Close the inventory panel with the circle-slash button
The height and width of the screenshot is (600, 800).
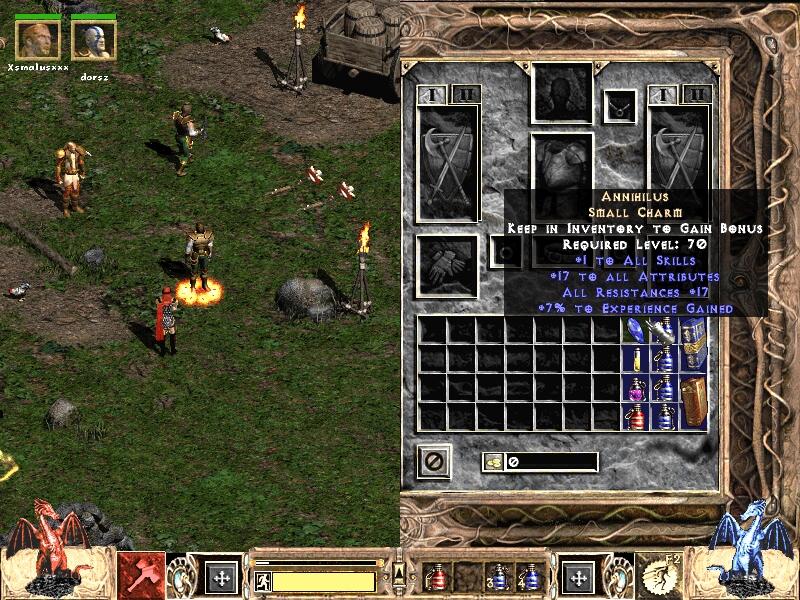[x=434, y=461]
